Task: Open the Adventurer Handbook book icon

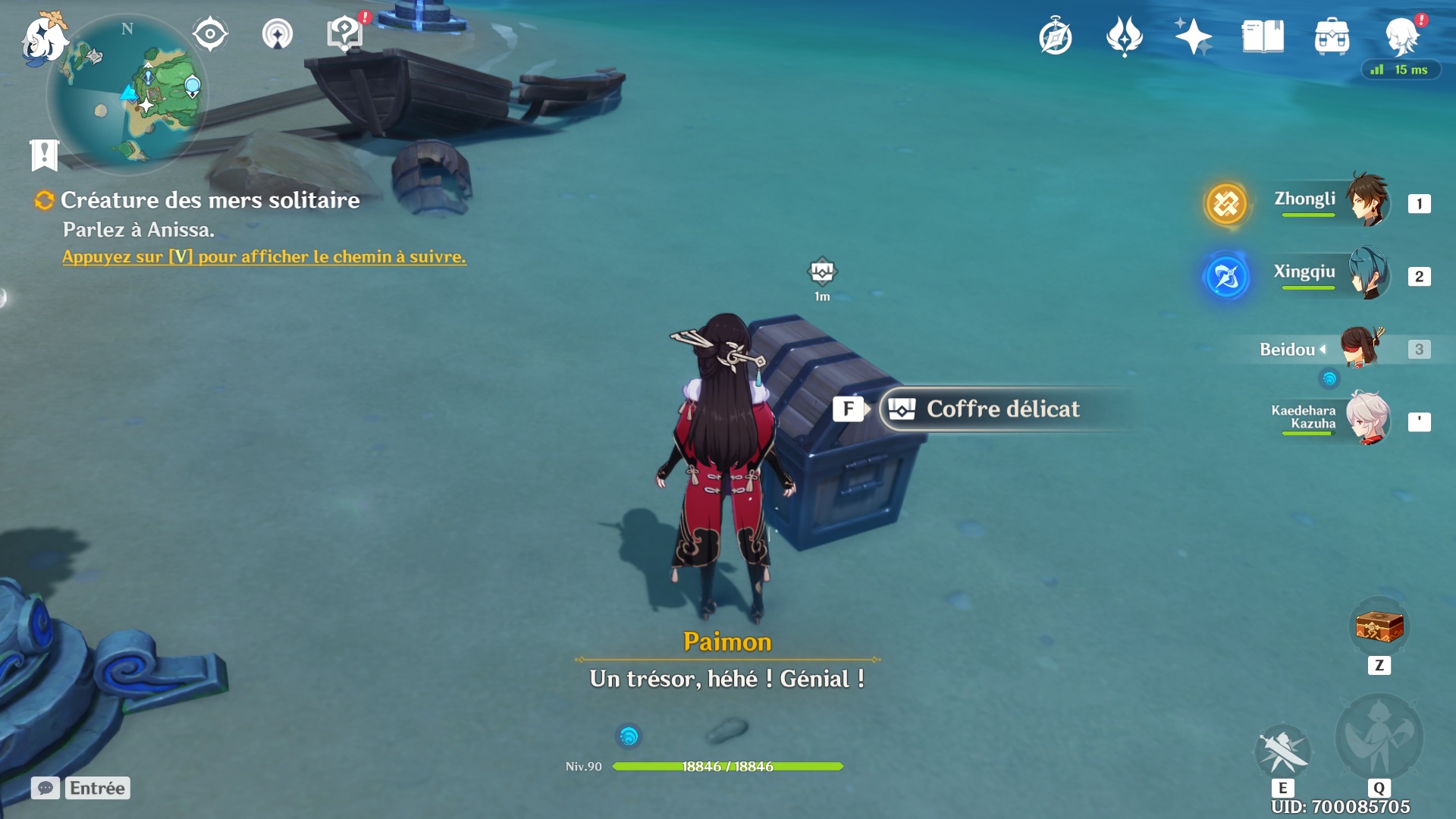Action: (1263, 36)
